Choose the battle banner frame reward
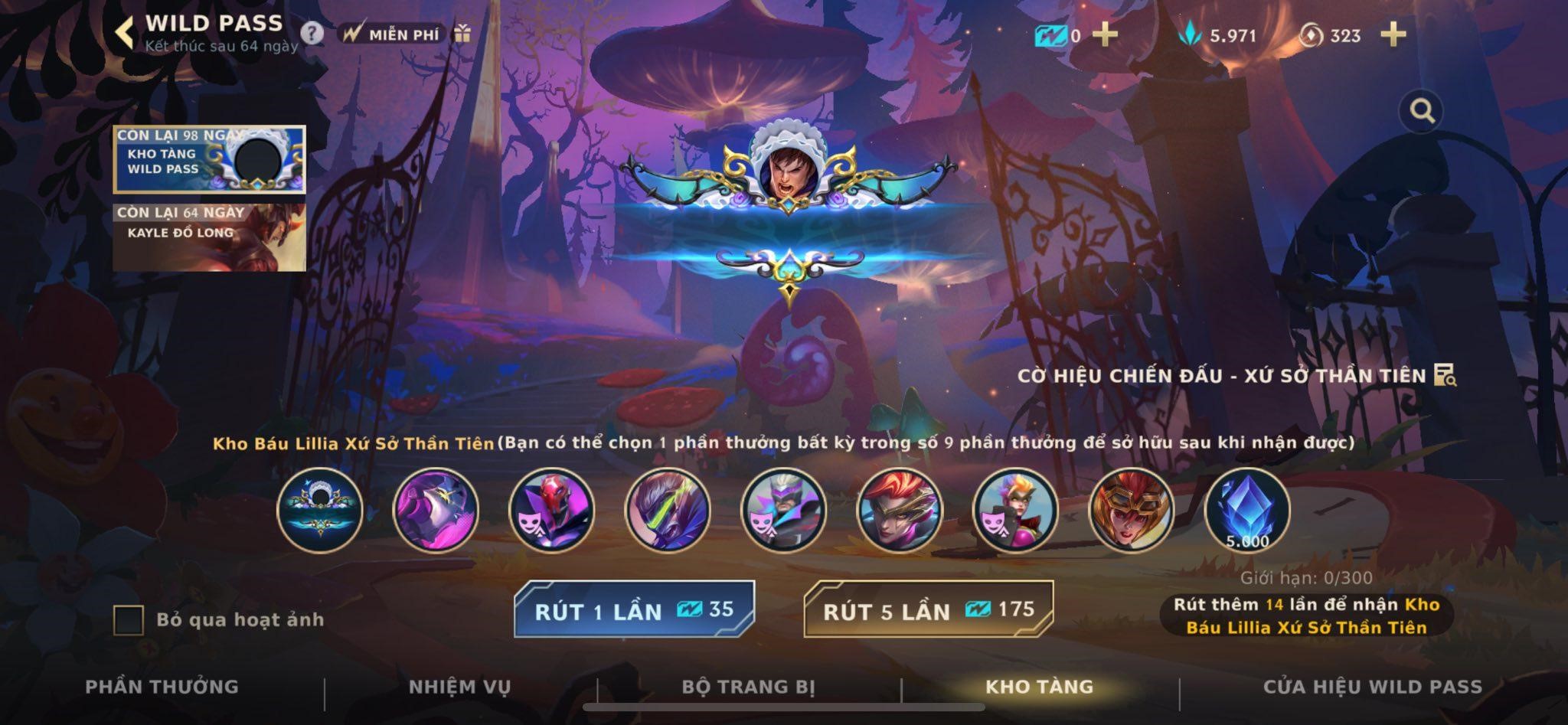This screenshot has width=1568, height=725. click(320, 511)
